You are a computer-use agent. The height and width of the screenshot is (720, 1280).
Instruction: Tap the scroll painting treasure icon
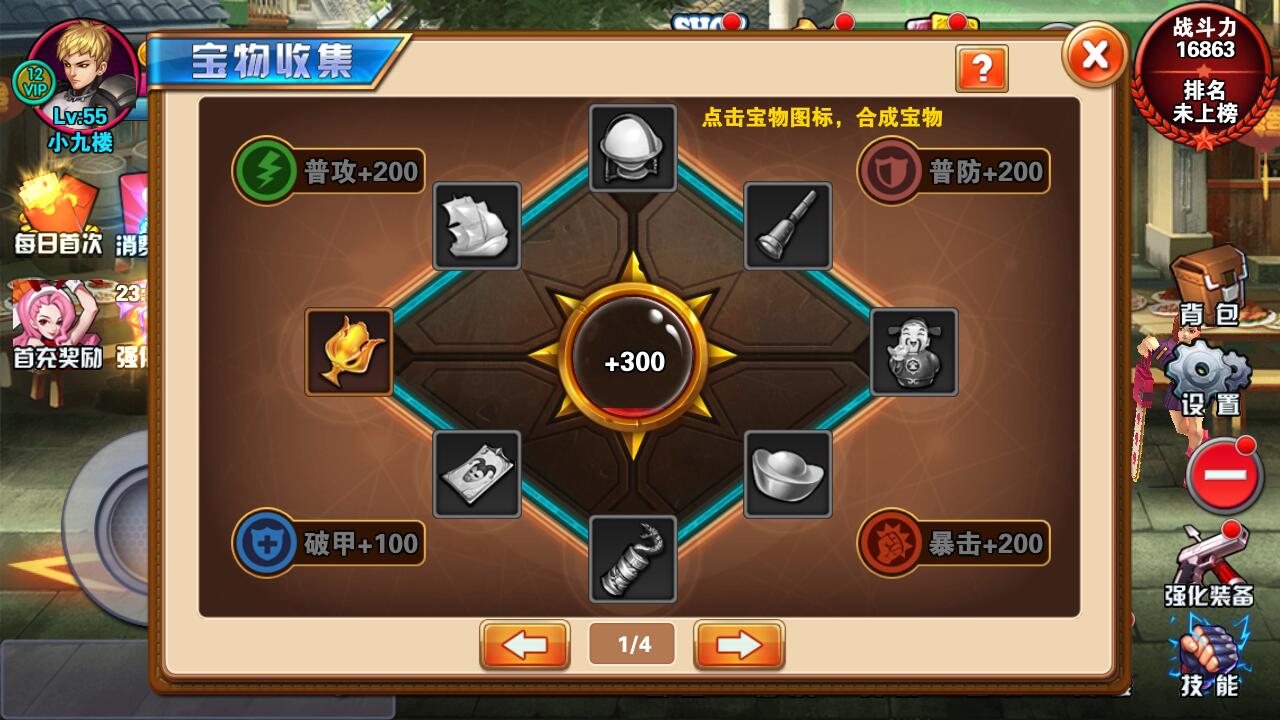click(478, 472)
